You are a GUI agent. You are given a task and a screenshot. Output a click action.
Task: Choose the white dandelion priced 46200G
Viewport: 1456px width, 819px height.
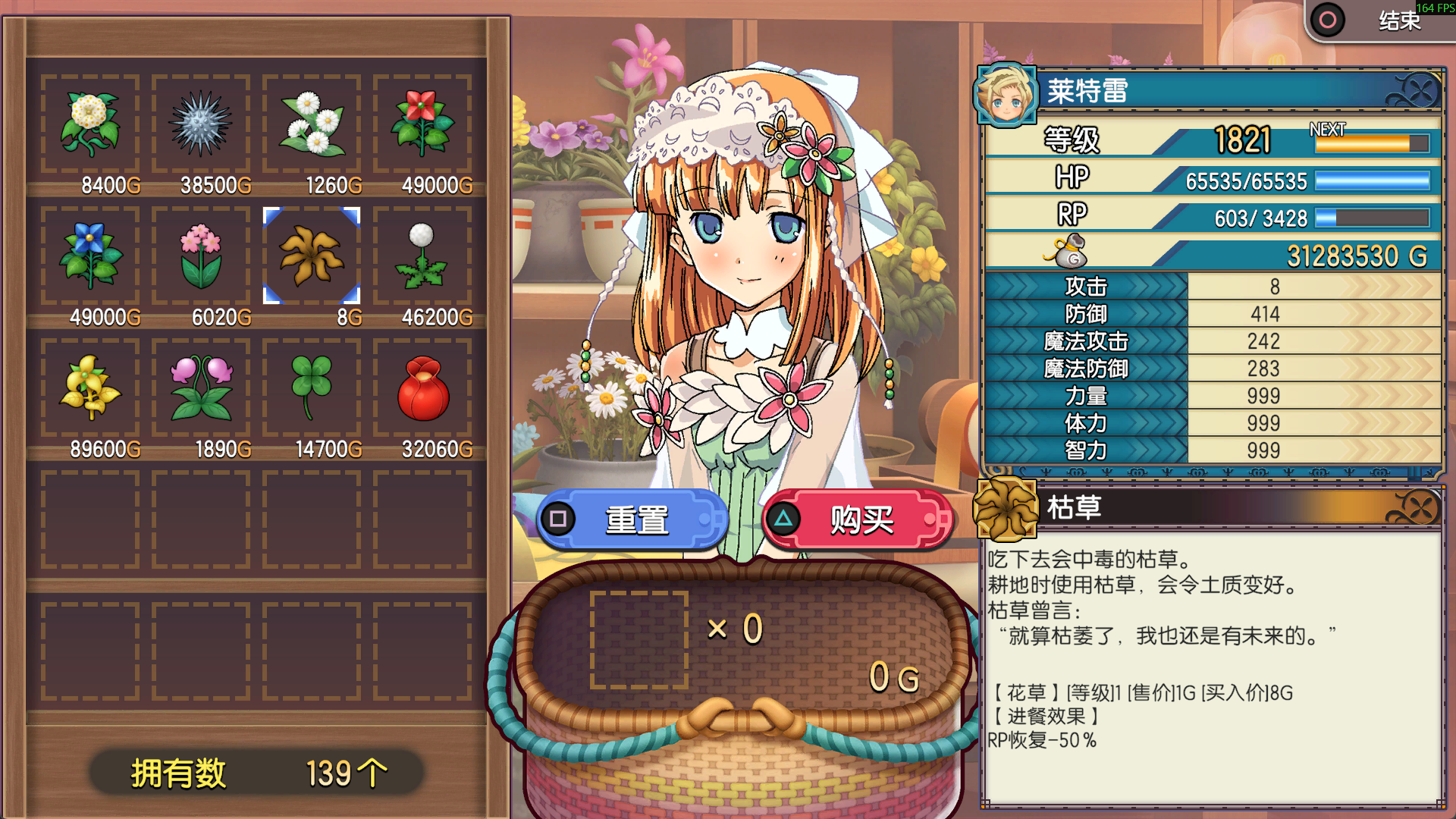[422, 256]
